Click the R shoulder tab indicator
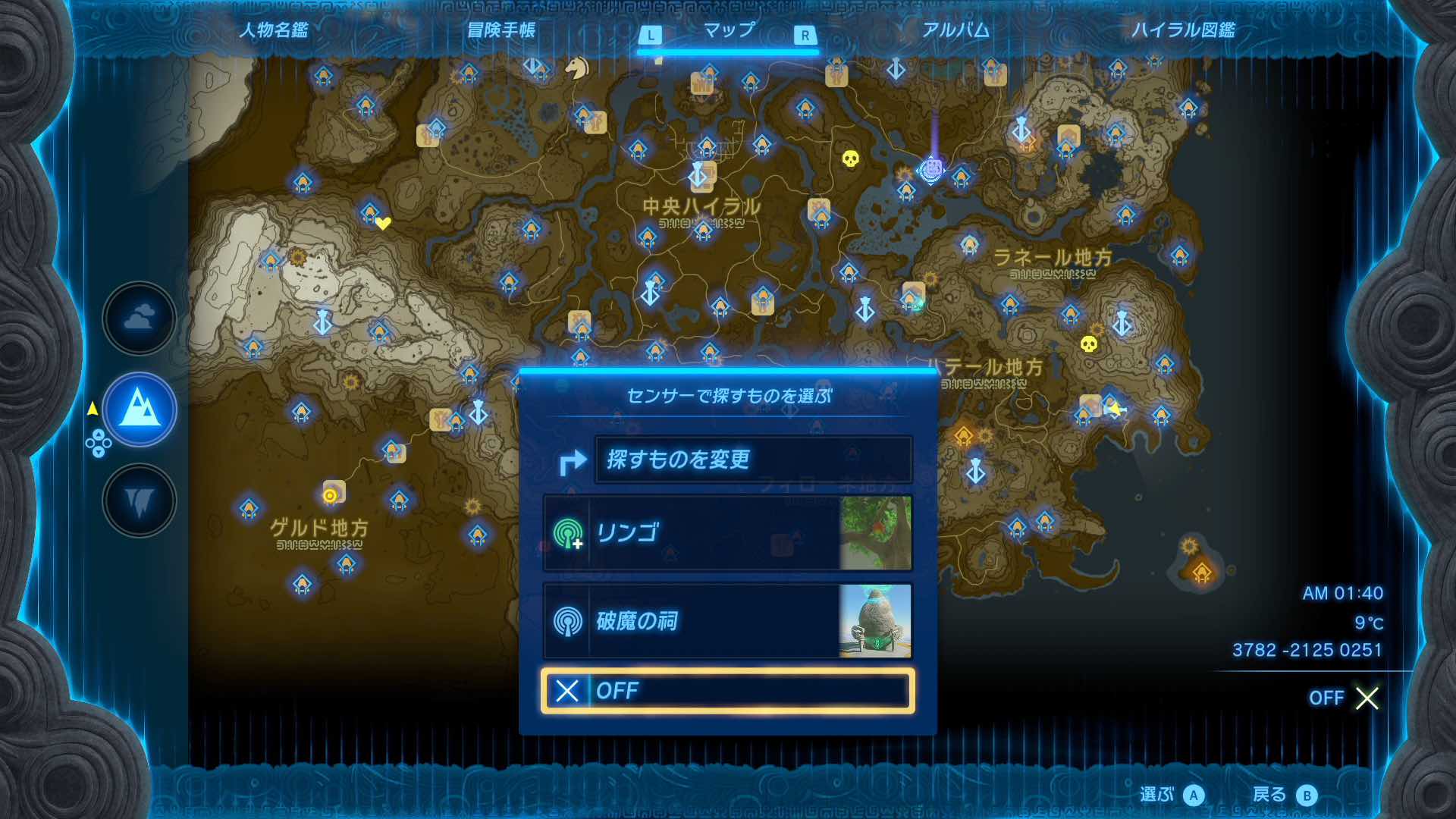 point(804,33)
